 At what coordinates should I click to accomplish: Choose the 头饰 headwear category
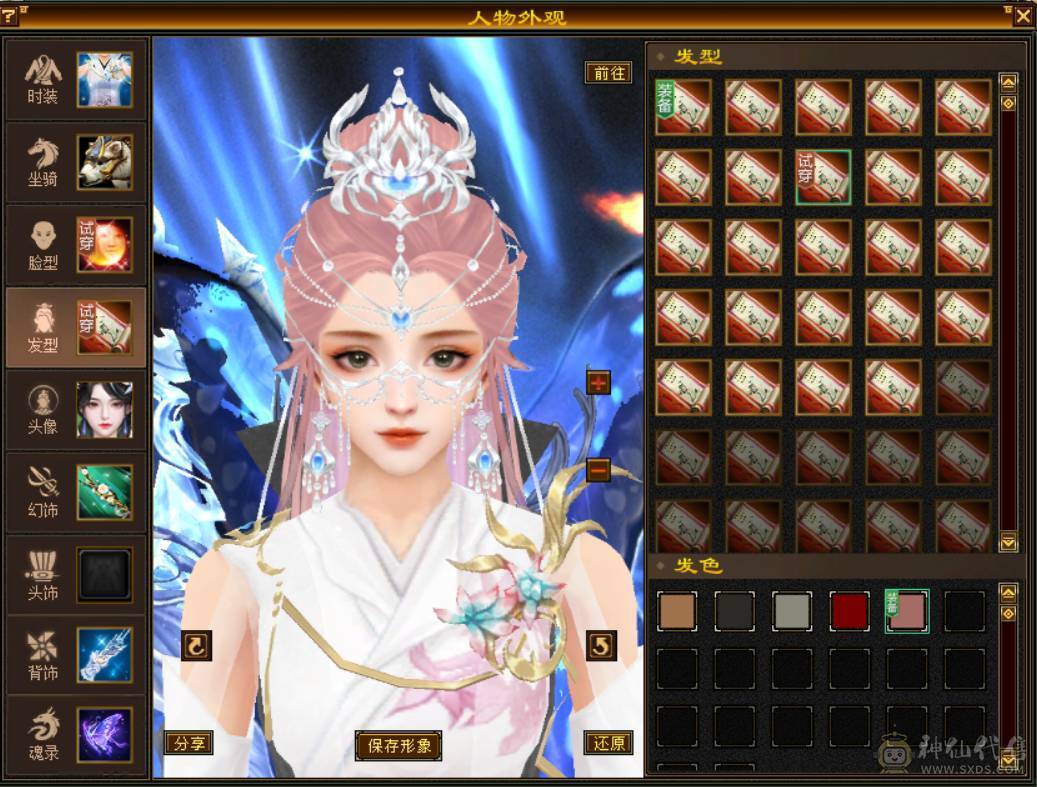tap(77, 575)
